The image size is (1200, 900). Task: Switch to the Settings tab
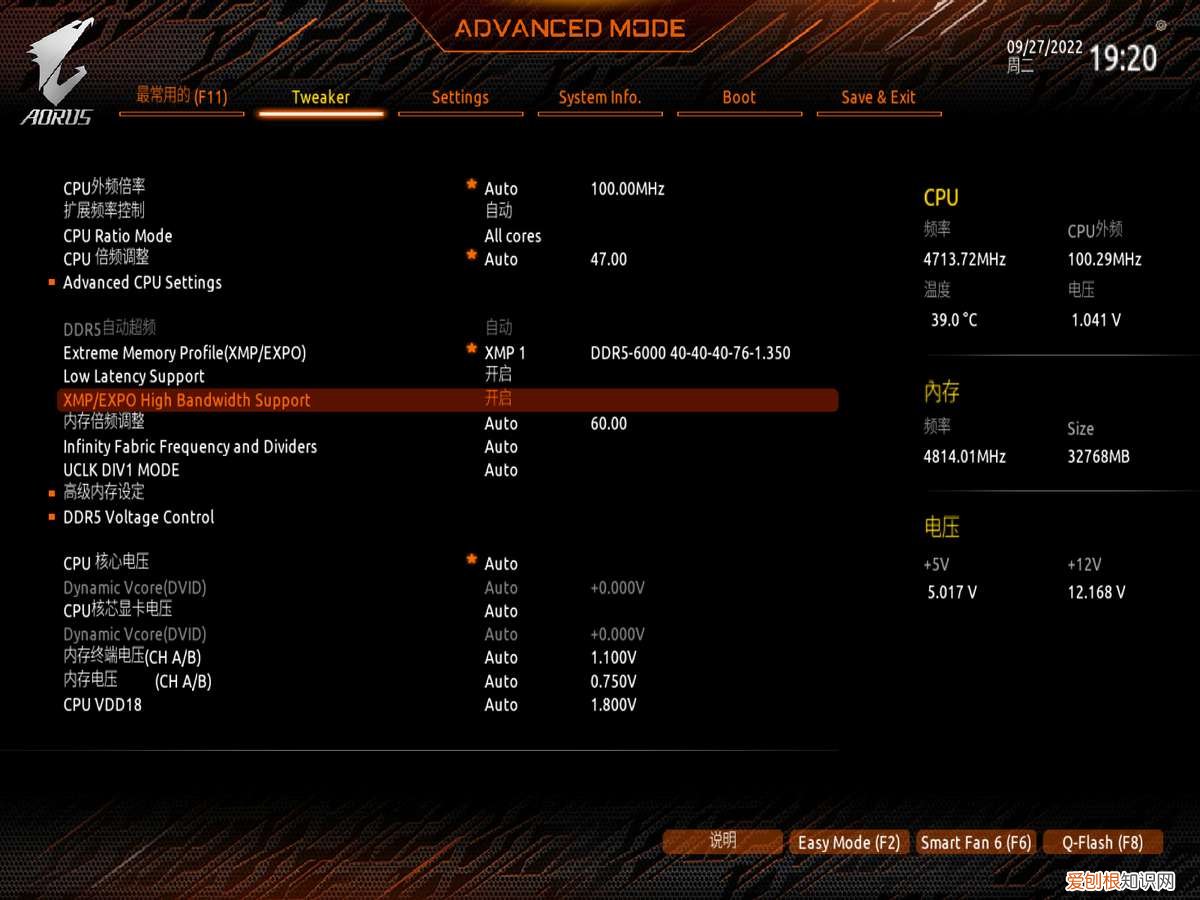coord(460,98)
